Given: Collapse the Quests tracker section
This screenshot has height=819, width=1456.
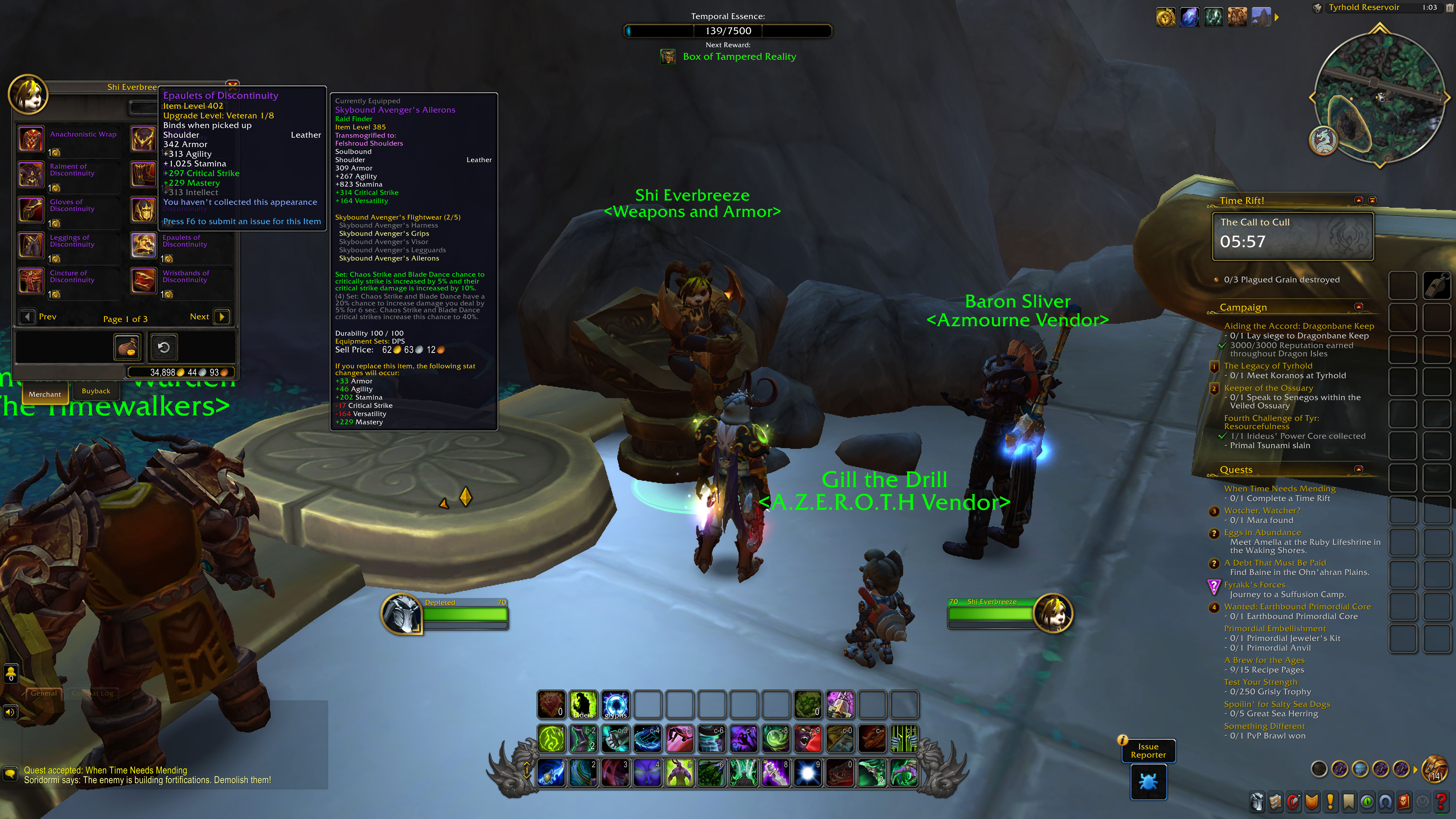Looking at the screenshot, I should (x=1359, y=469).
